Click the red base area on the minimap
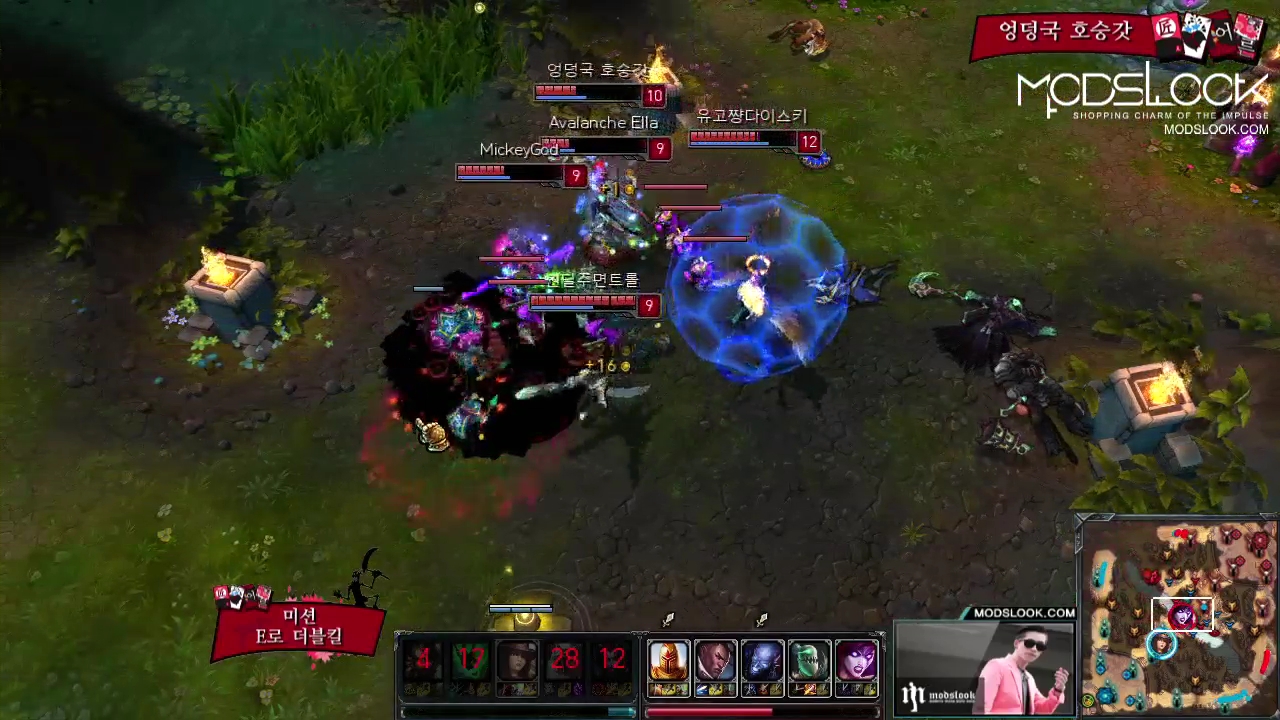Screen dimensions: 1280x720 [x=1256, y=543]
